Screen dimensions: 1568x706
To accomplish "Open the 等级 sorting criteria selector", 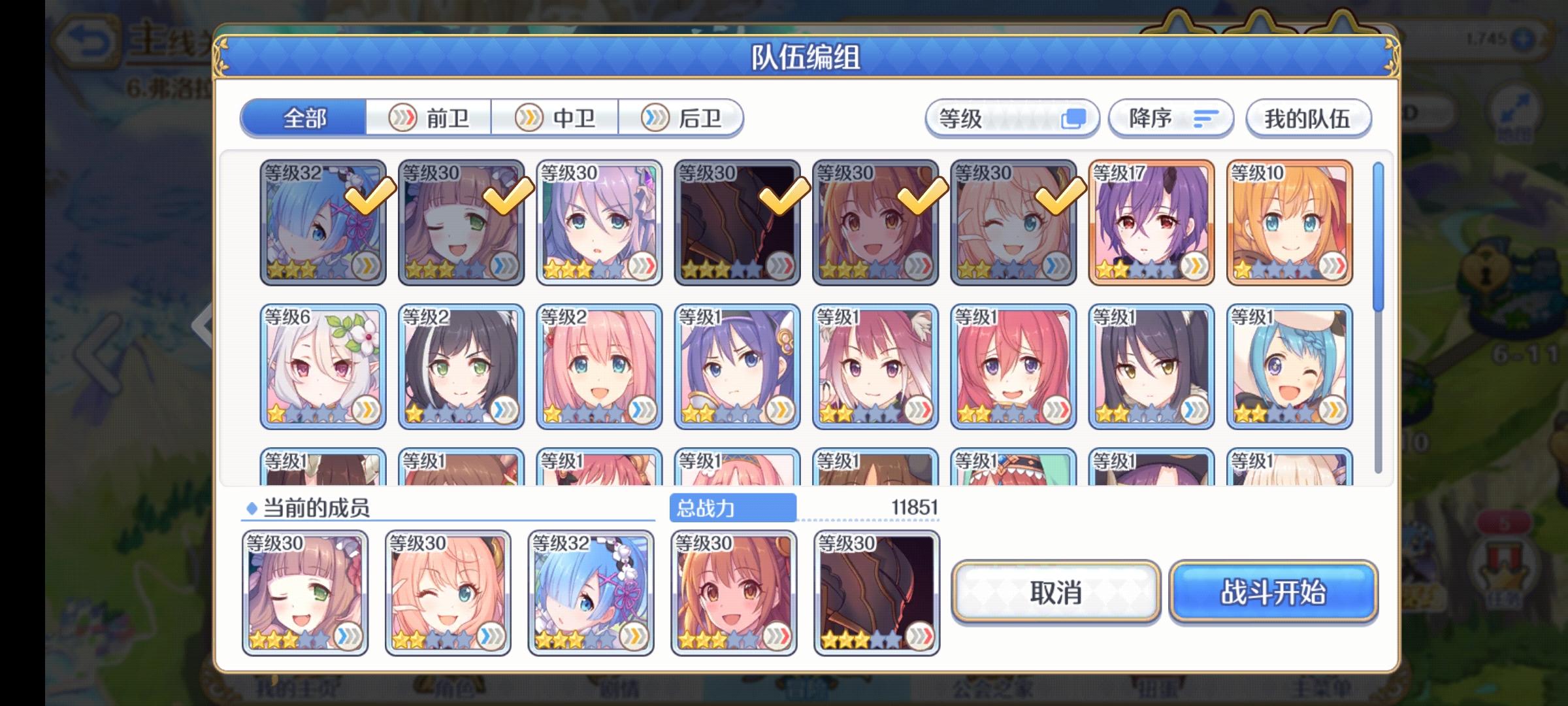I will 1011,118.
